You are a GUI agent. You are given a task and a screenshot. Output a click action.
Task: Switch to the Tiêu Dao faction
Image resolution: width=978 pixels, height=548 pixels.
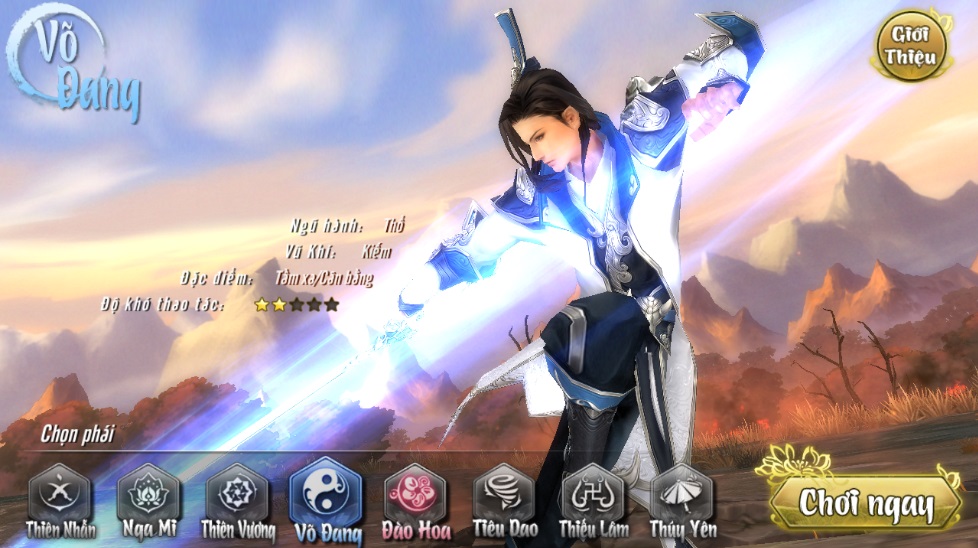[x=504, y=493]
